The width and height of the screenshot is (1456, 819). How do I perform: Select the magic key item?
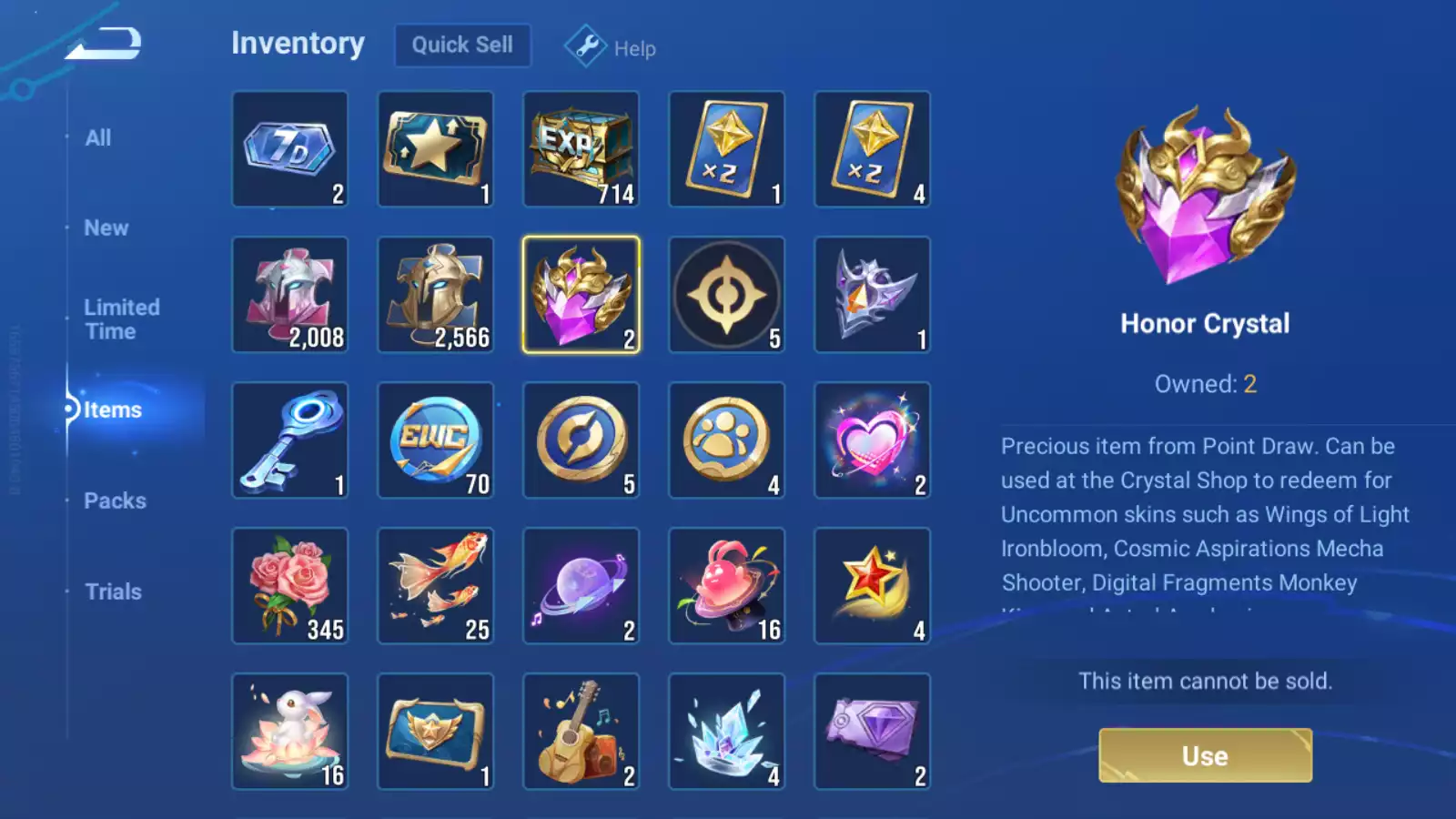coord(290,441)
